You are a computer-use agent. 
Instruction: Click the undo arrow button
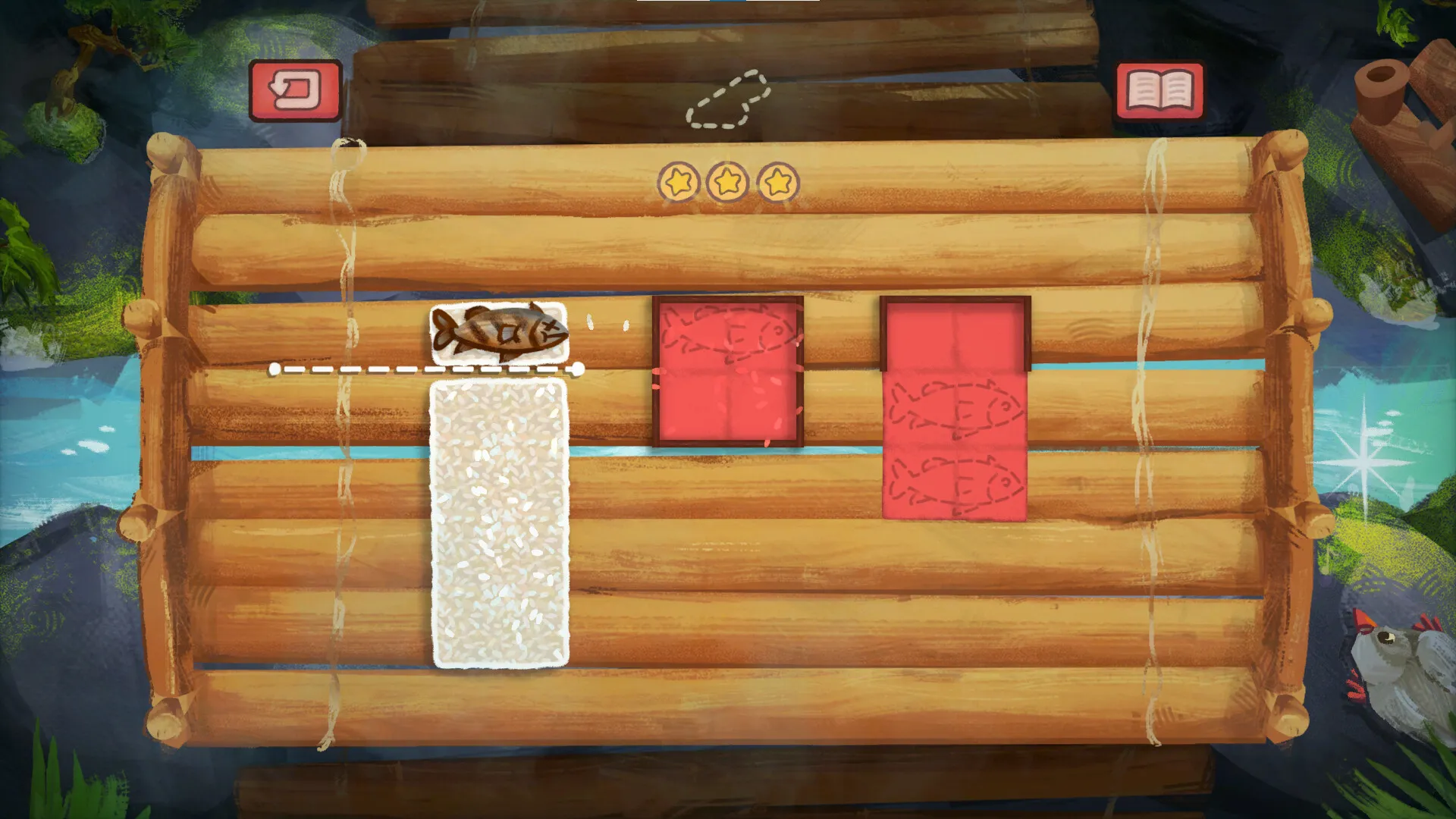[x=296, y=89]
